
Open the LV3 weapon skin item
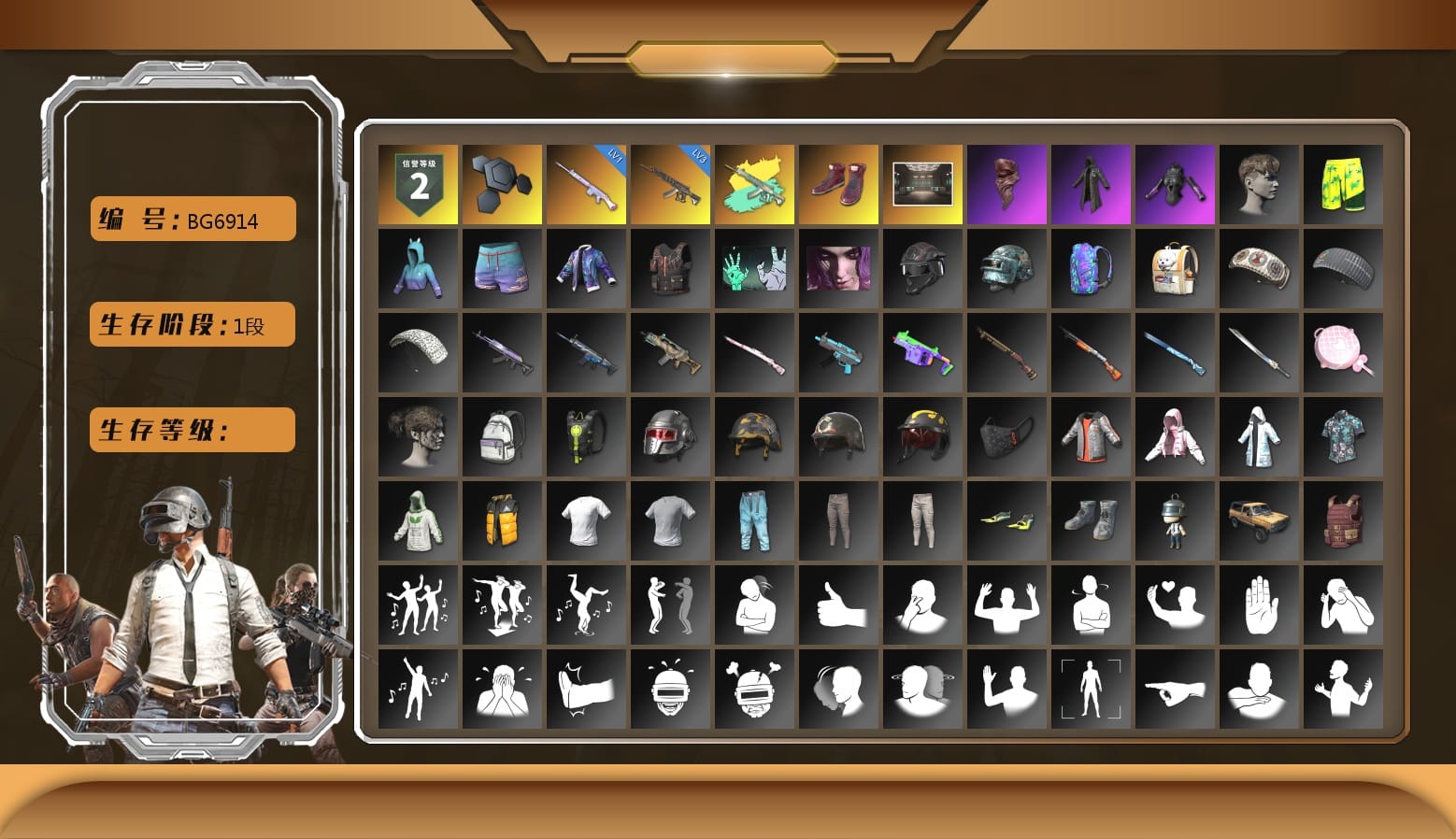point(671,182)
